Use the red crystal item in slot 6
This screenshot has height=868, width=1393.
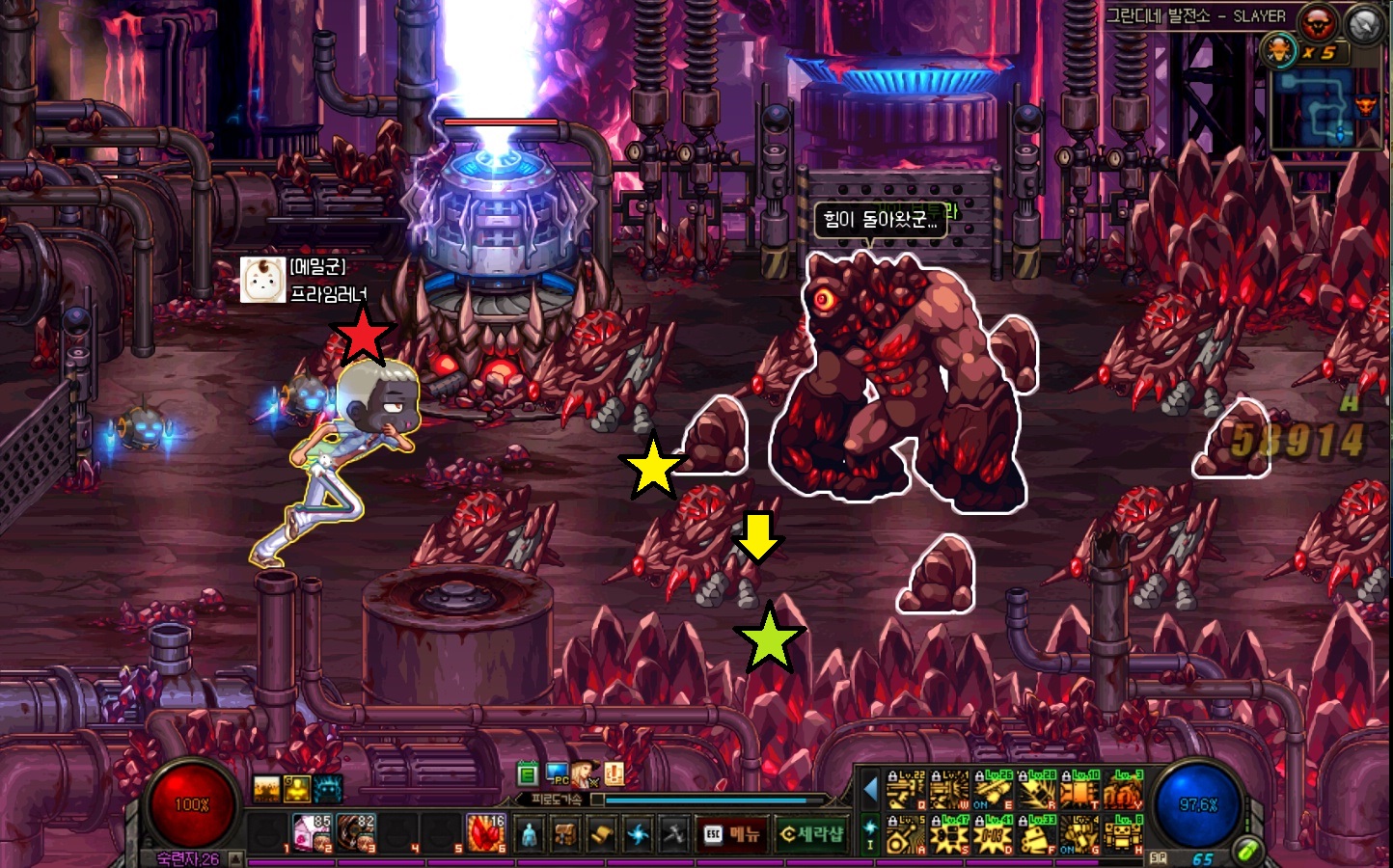485,832
